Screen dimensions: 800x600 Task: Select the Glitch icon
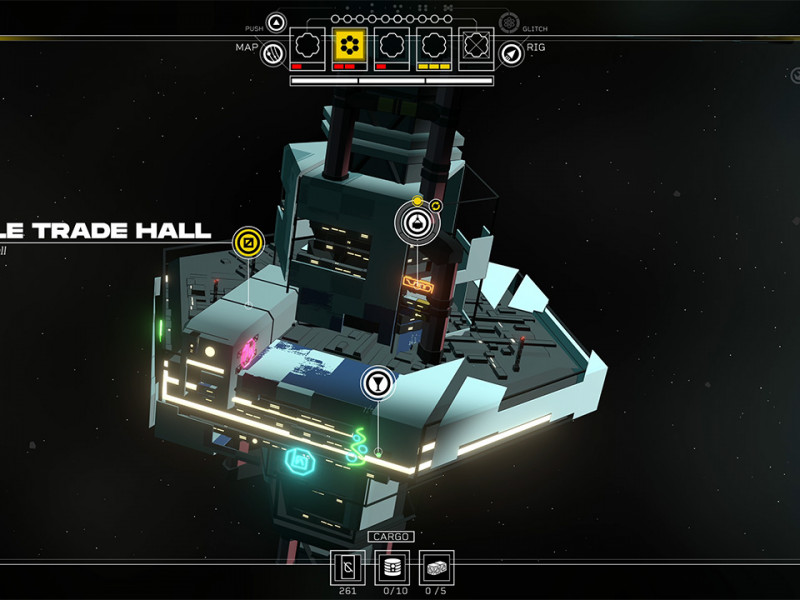tap(510, 23)
